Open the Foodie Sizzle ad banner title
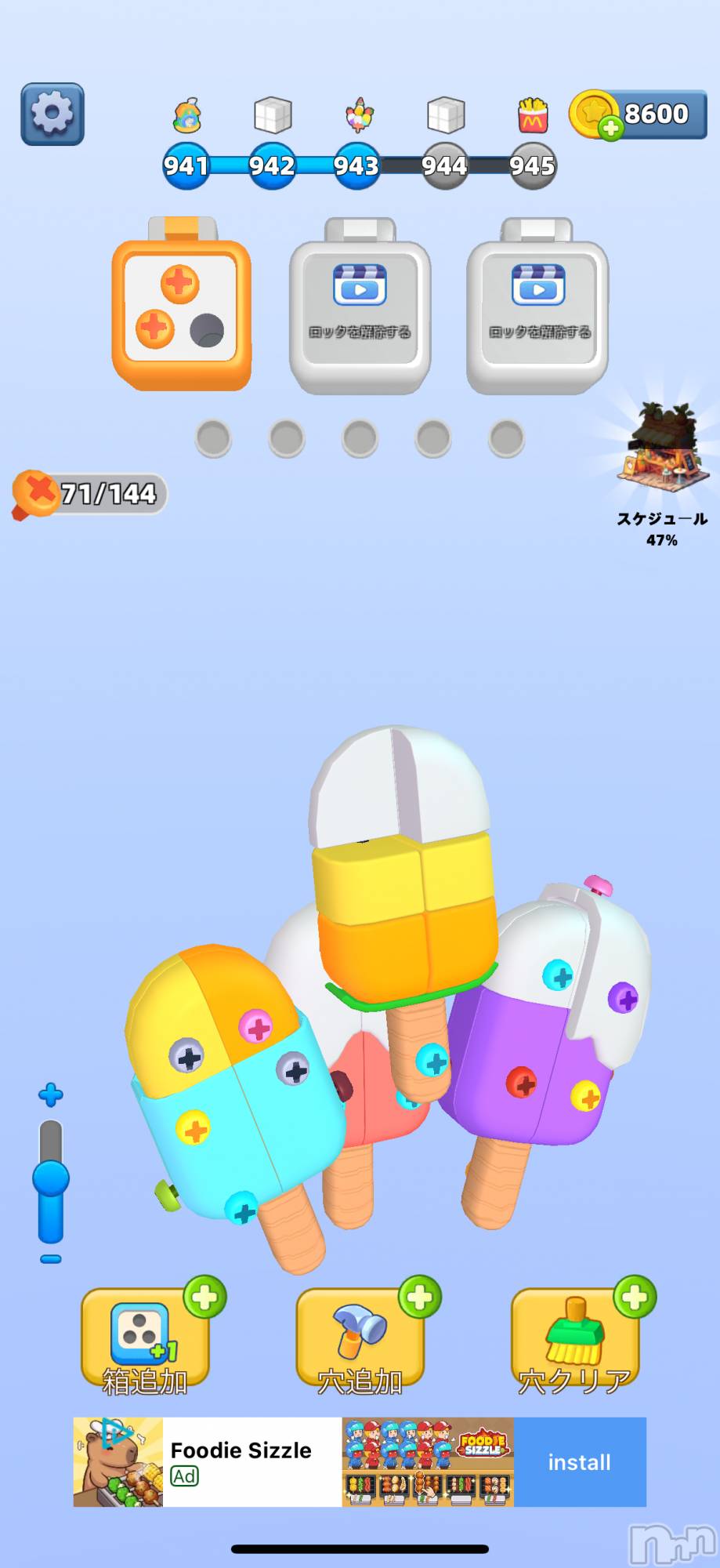Viewport: 720px width, 1568px height. 241,1450
